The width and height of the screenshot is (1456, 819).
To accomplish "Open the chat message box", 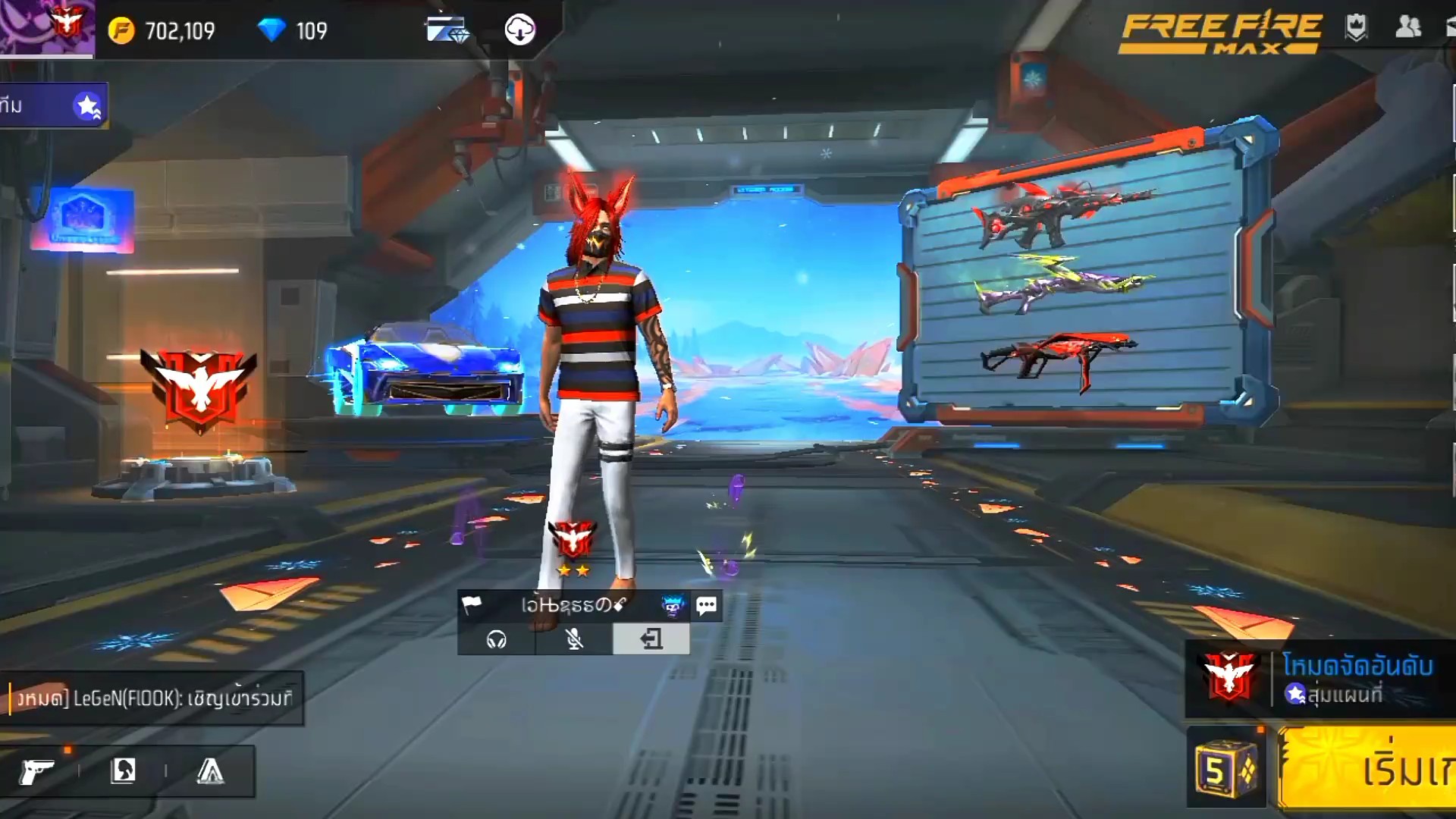I will coord(152,698).
